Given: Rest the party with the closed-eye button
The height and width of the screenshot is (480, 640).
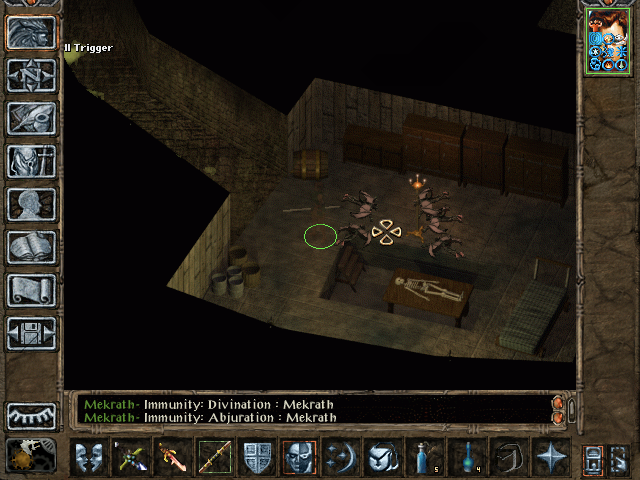Looking at the screenshot, I should coord(31,415).
